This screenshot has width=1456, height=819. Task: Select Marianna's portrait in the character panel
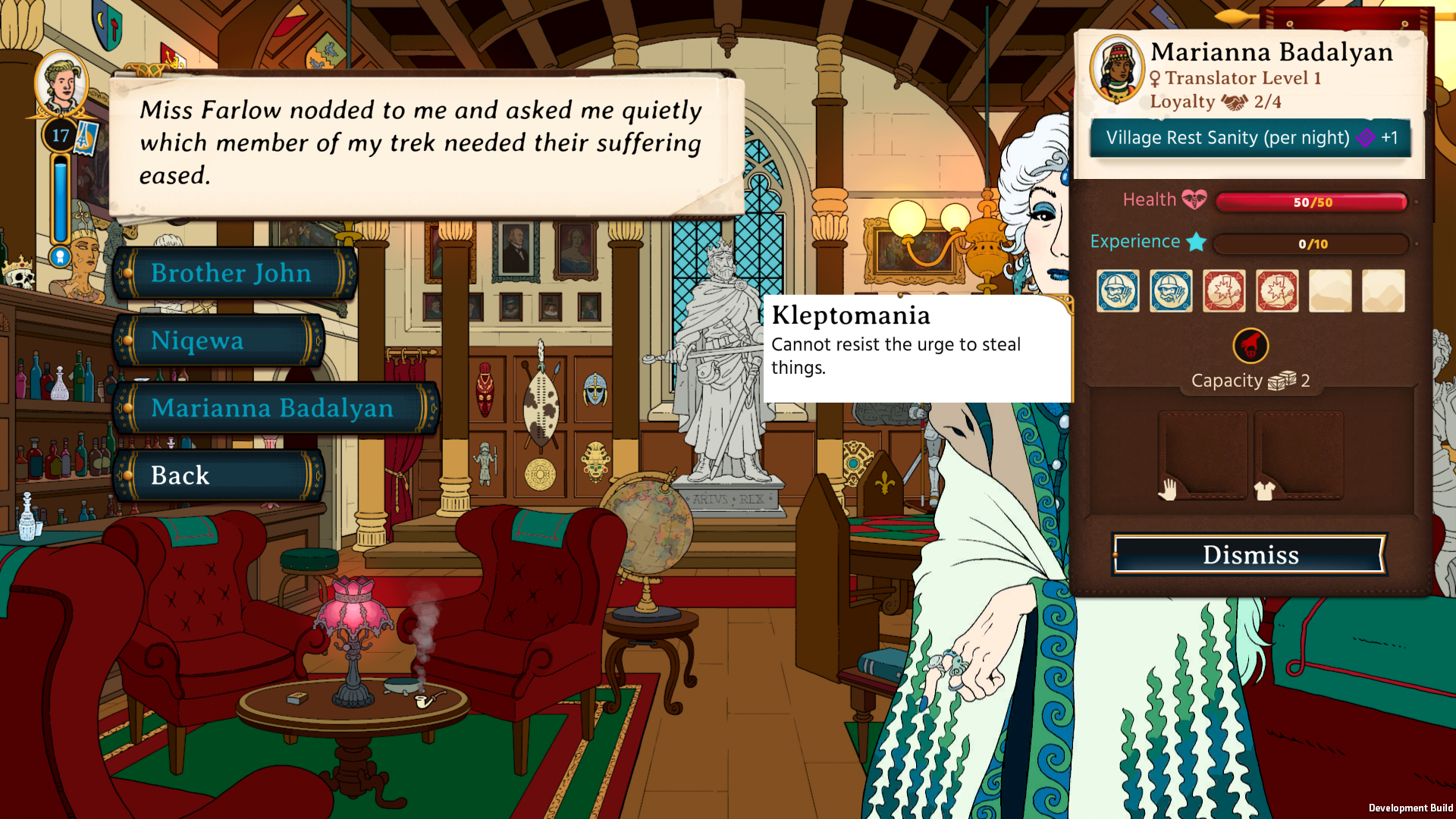(1116, 69)
